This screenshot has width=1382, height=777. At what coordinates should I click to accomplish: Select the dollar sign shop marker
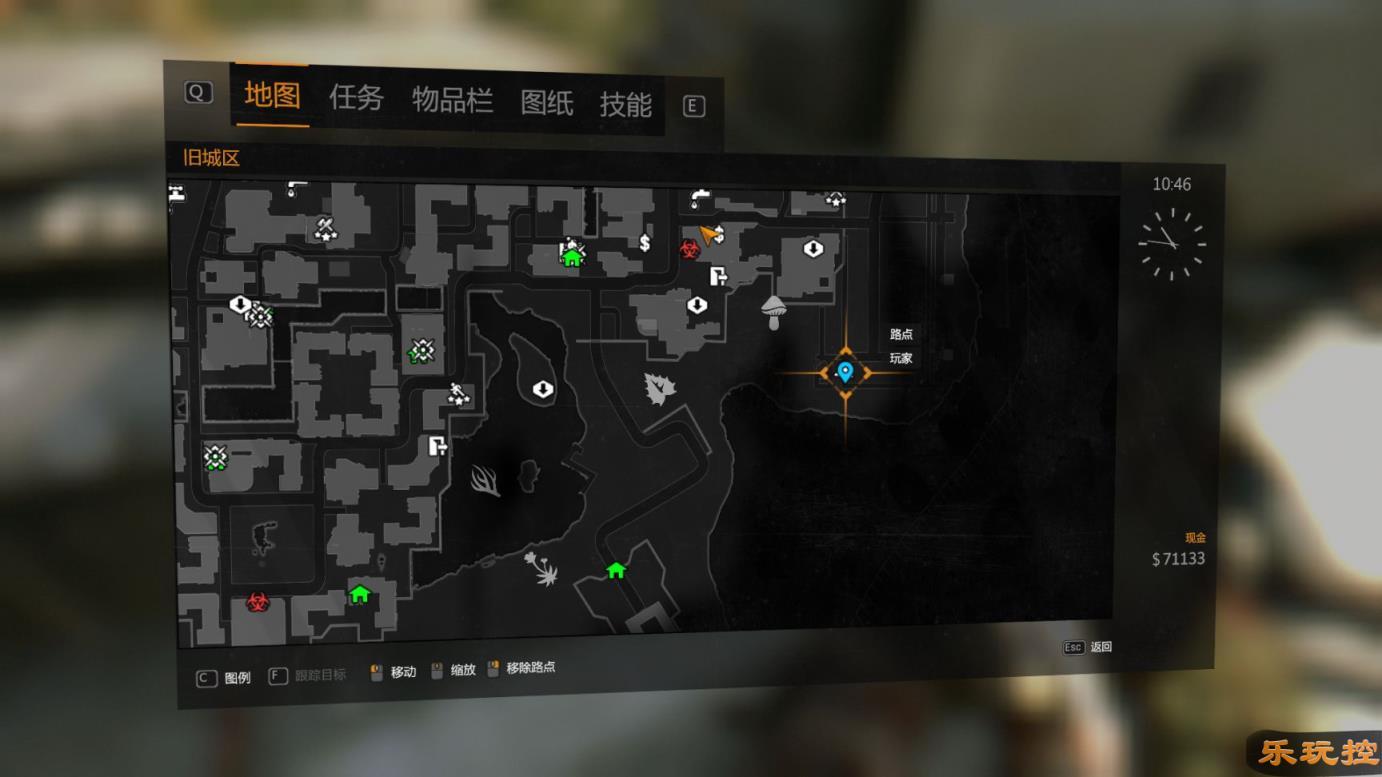point(645,242)
